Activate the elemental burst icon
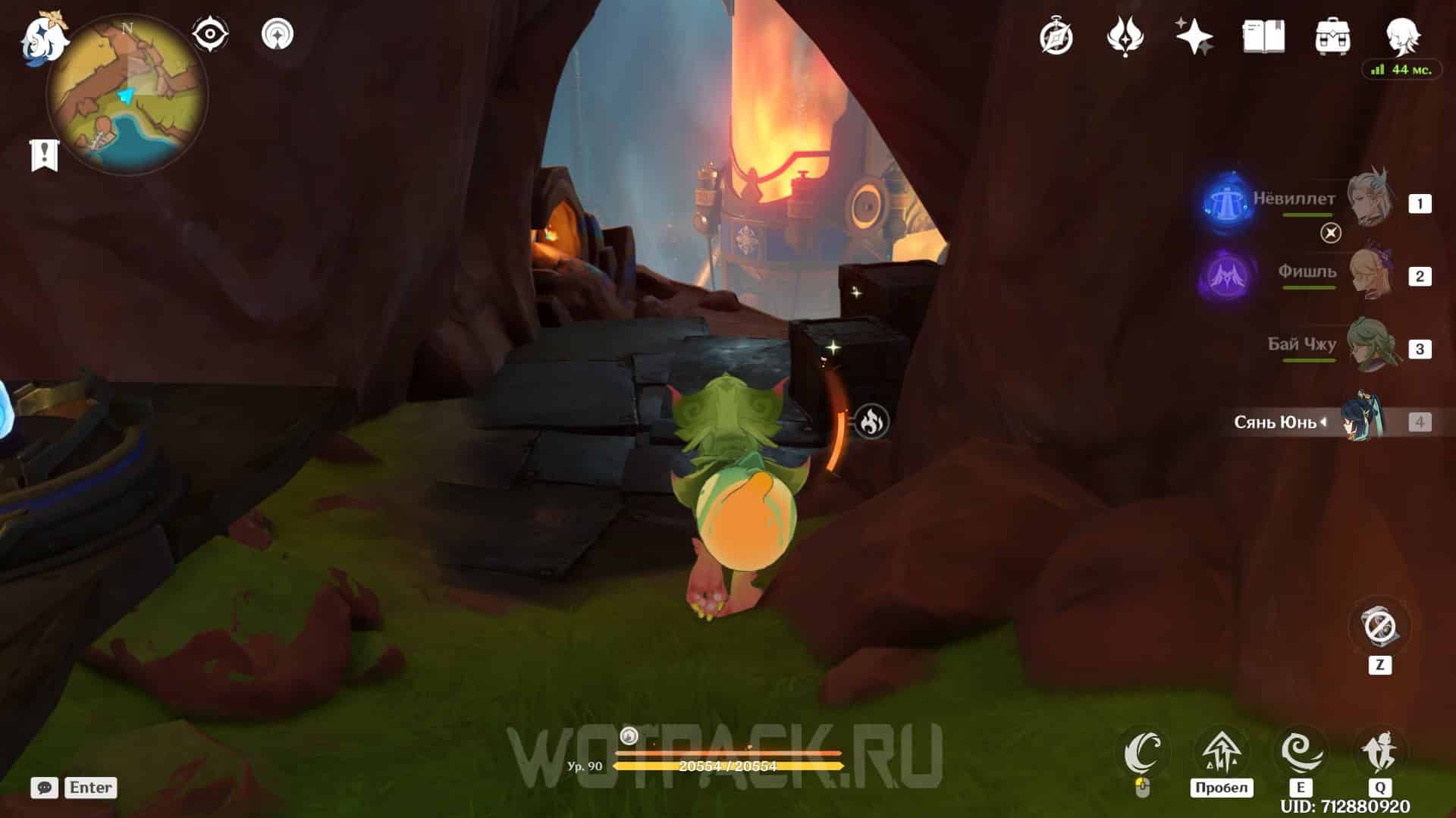The width and height of the screenshot is (1456, 818). (x=1379, y=751)
